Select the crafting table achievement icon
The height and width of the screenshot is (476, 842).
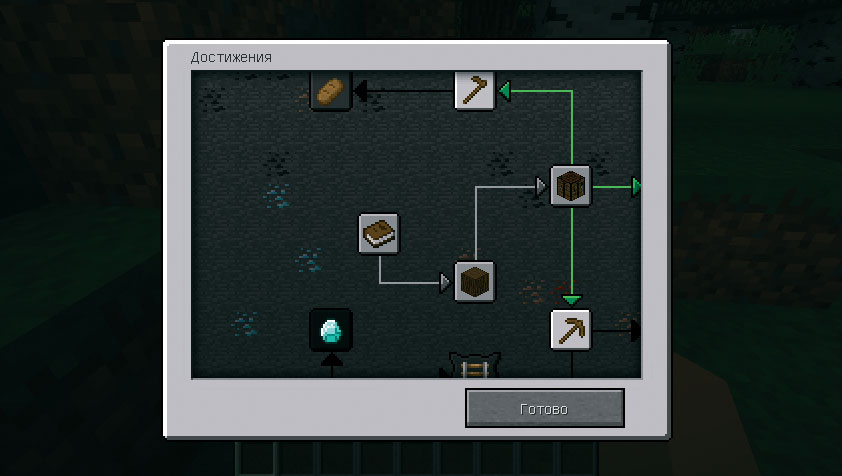[571, 186]
